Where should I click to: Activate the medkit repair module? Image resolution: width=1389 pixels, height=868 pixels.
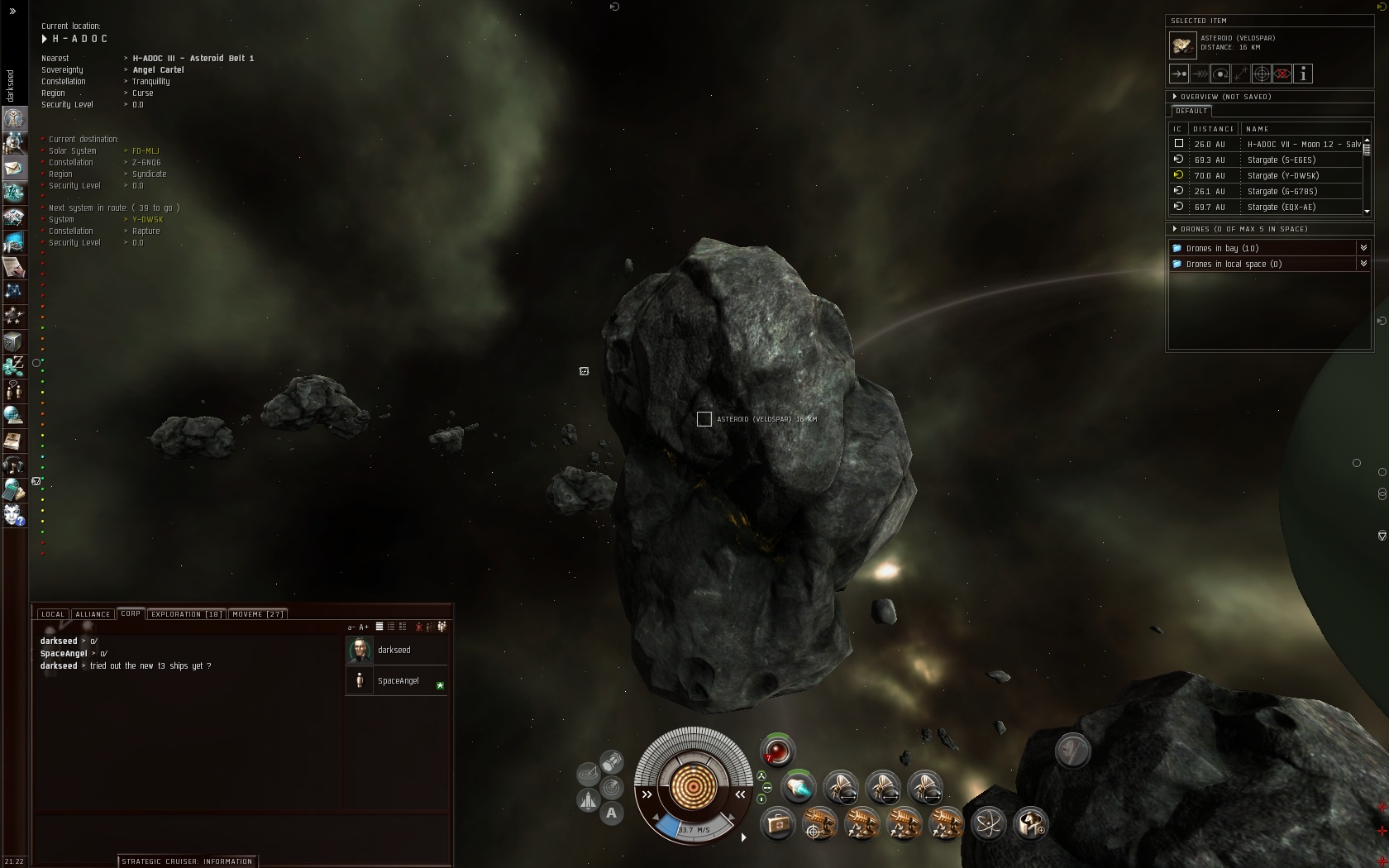777,824
